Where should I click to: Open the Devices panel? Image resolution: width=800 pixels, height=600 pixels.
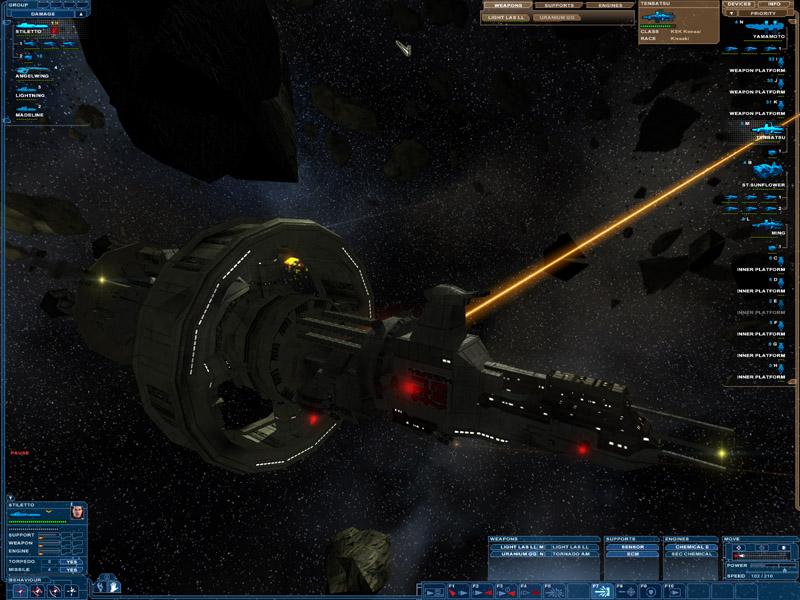(739, 4)
